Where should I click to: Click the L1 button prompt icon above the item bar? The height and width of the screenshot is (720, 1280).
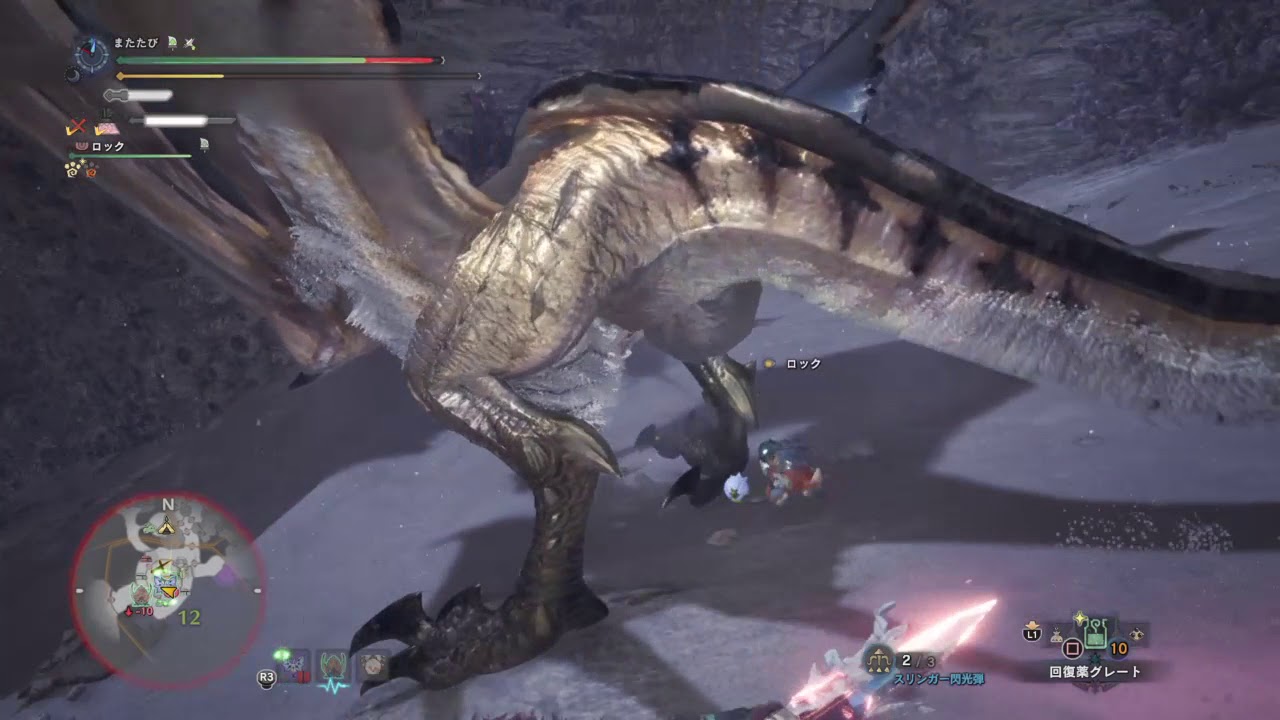(x=1032, y=634)
